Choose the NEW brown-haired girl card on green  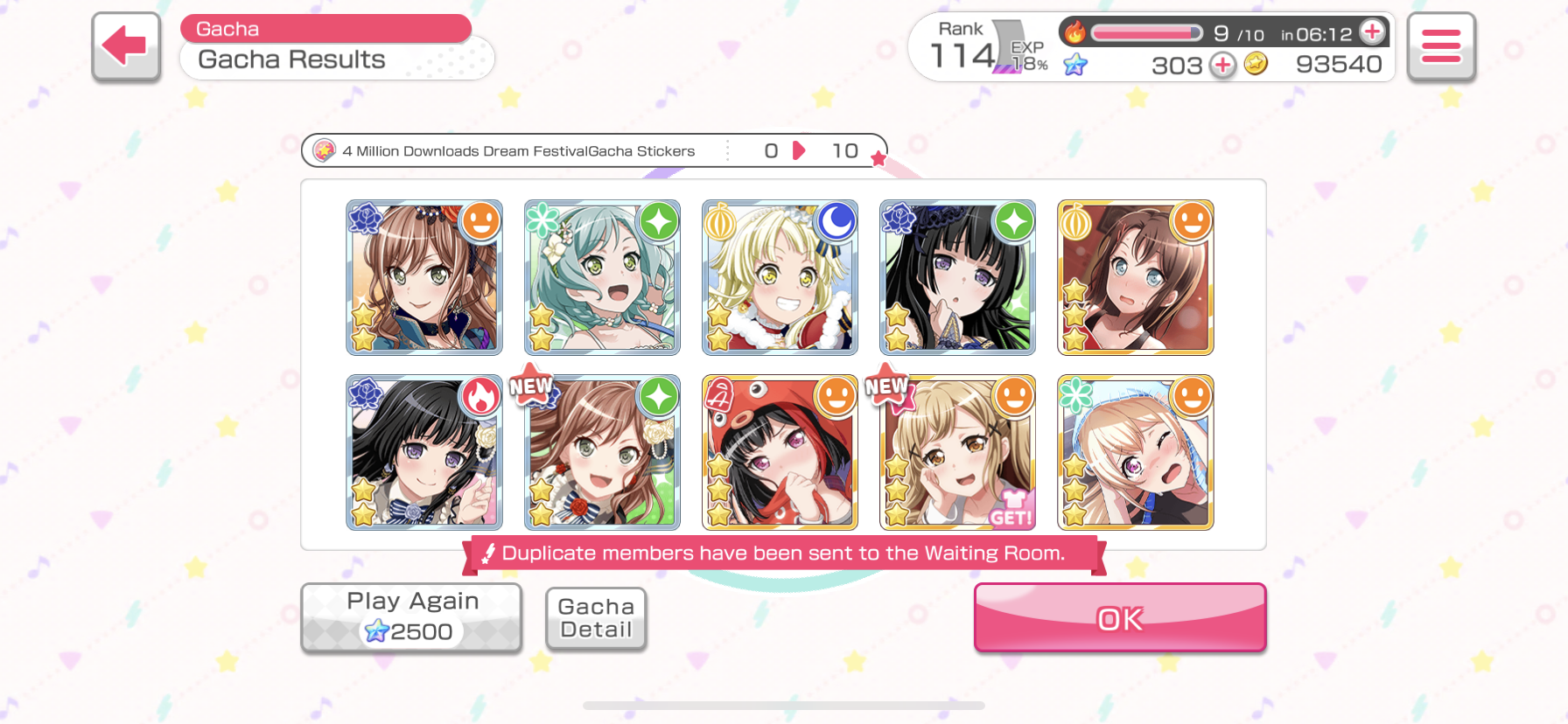click(602, 453)
